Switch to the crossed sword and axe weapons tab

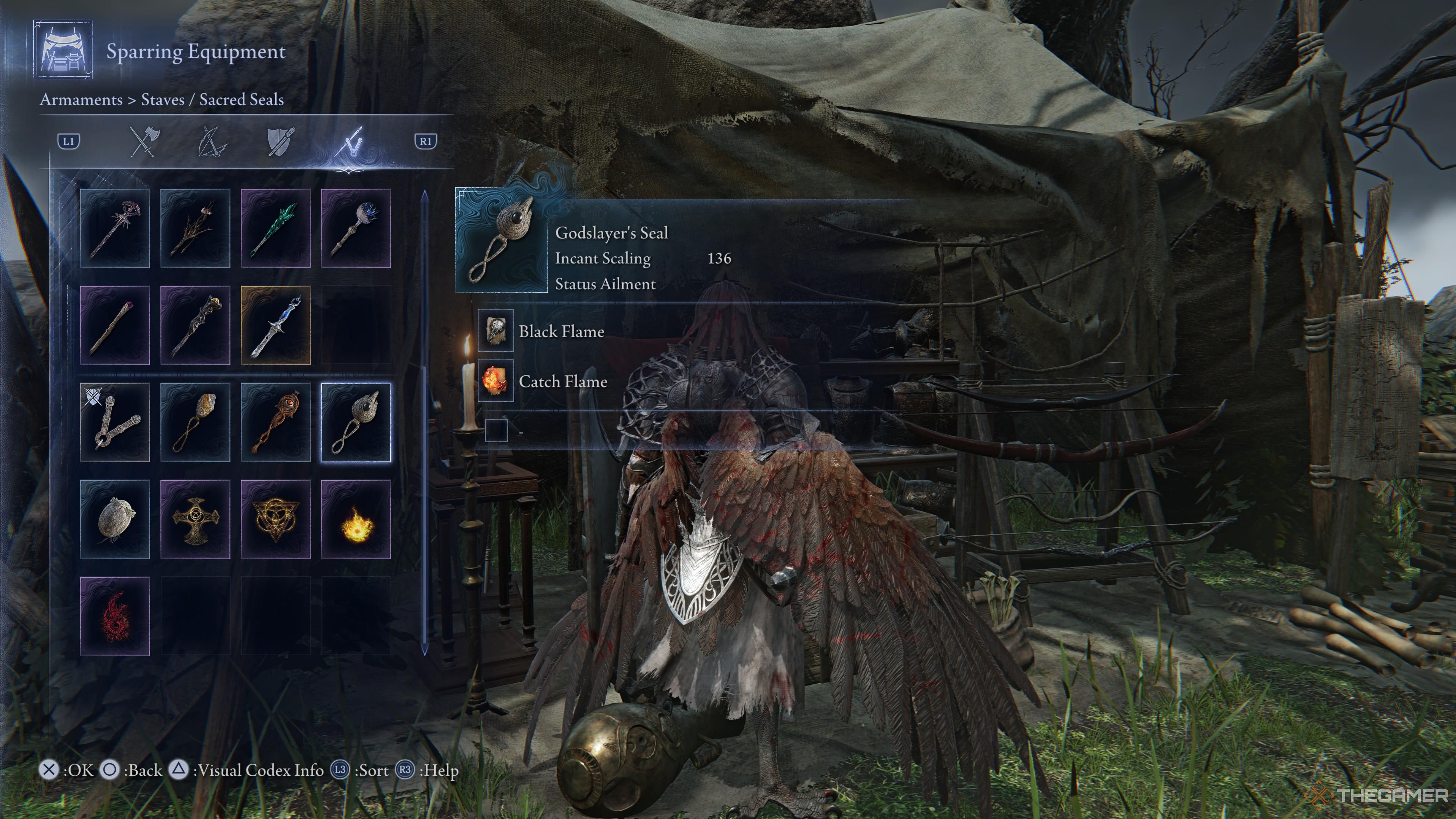(x=145, y=141)
